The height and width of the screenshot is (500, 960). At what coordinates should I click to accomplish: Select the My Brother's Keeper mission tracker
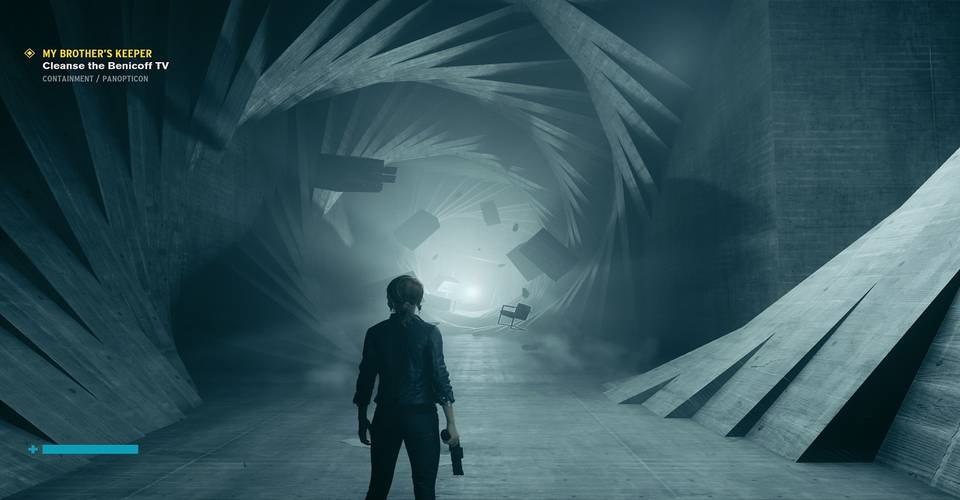(97, 53)
